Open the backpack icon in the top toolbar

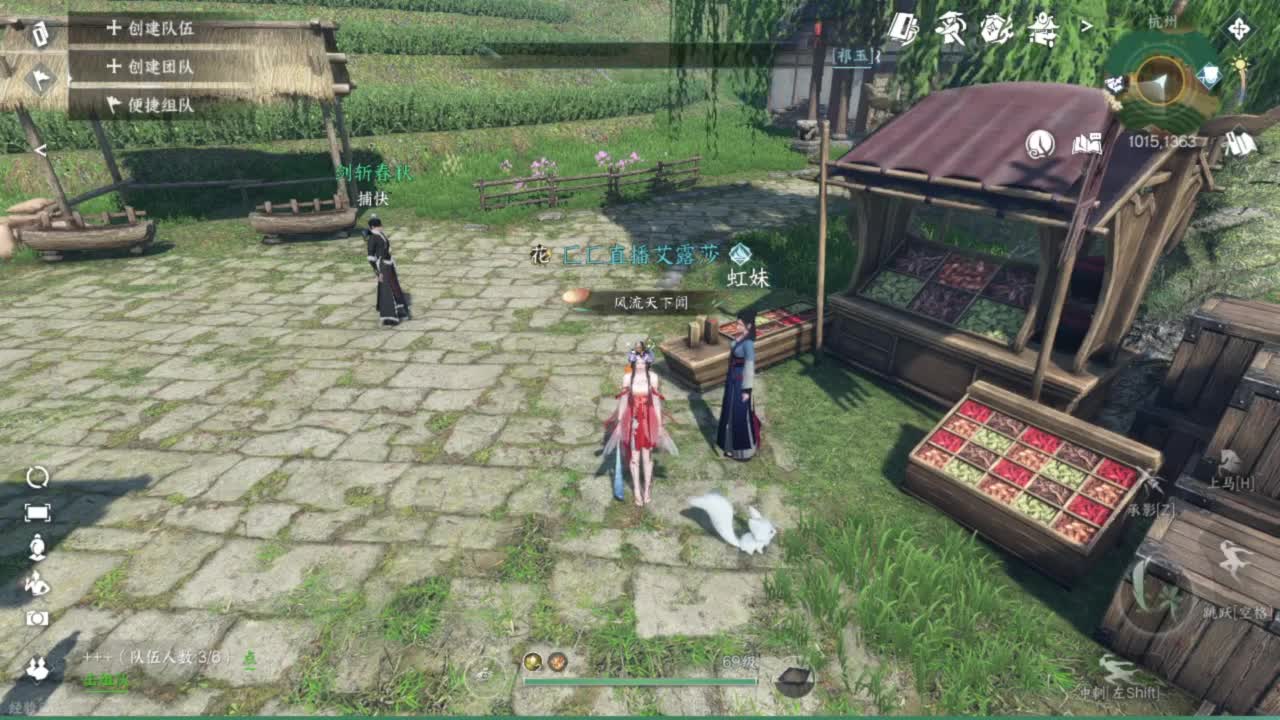902,27
